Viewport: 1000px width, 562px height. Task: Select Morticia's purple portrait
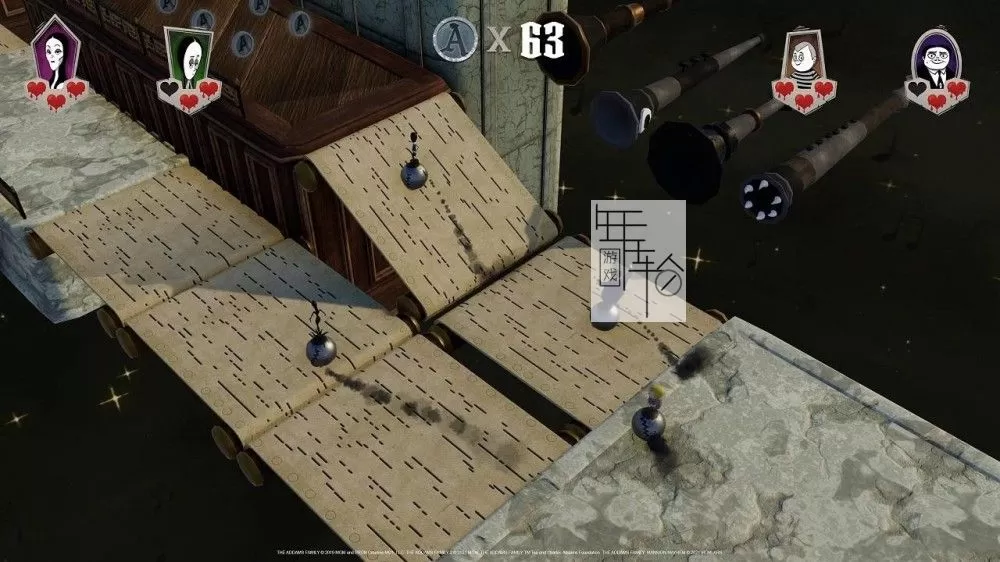[x=55, y=54]
